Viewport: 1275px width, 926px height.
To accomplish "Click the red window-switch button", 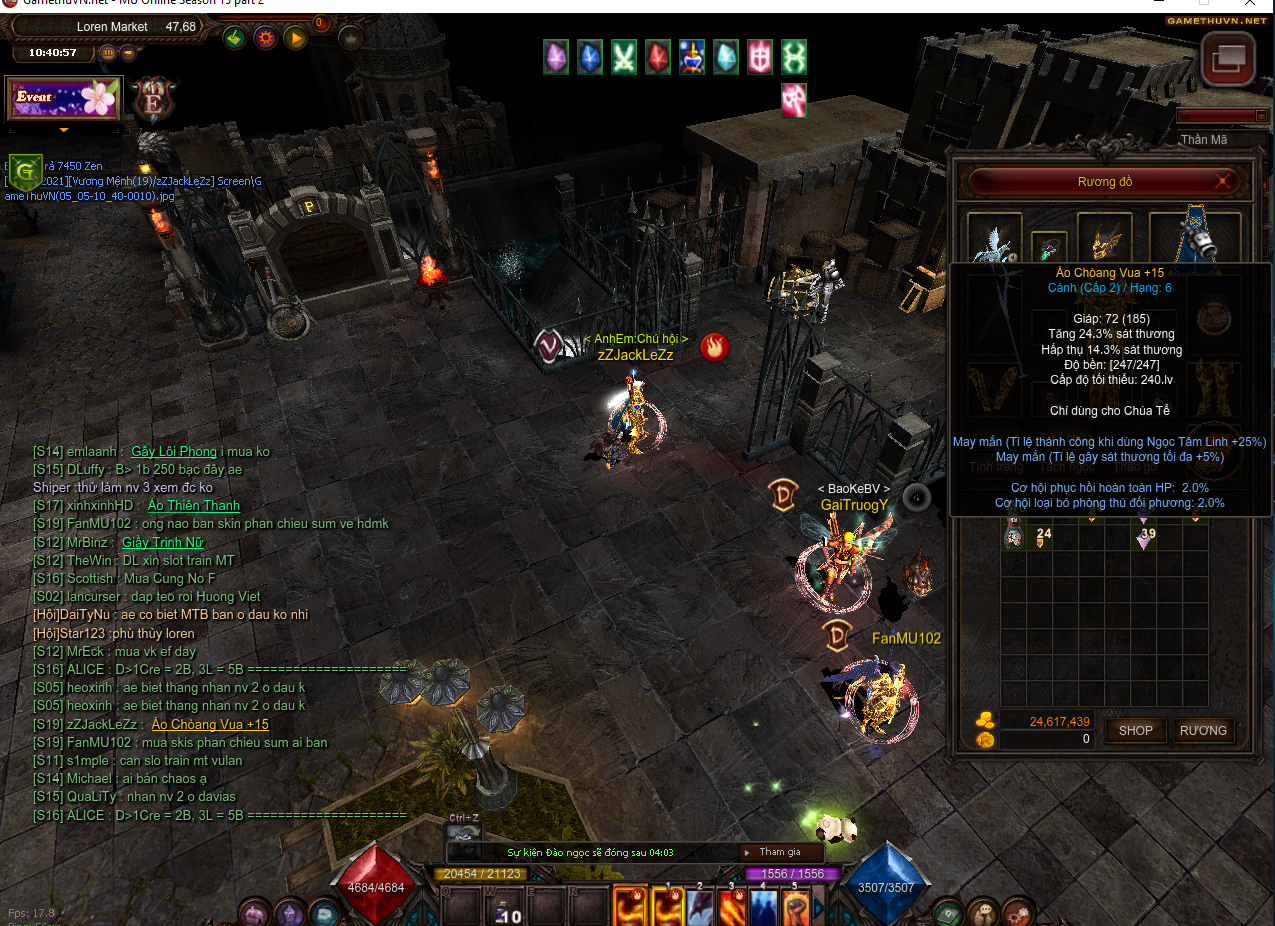I will click(x=1228, y=60).
